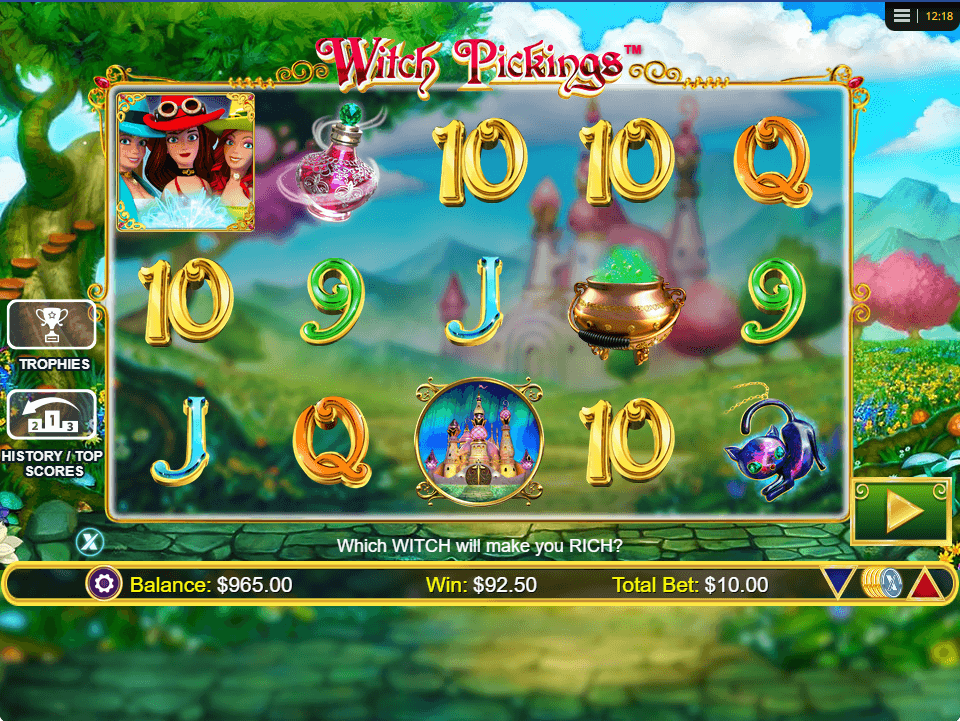This screenshot has width=960, height=721.
Task: Open the Trophies panel
Action: coord(52,326)
